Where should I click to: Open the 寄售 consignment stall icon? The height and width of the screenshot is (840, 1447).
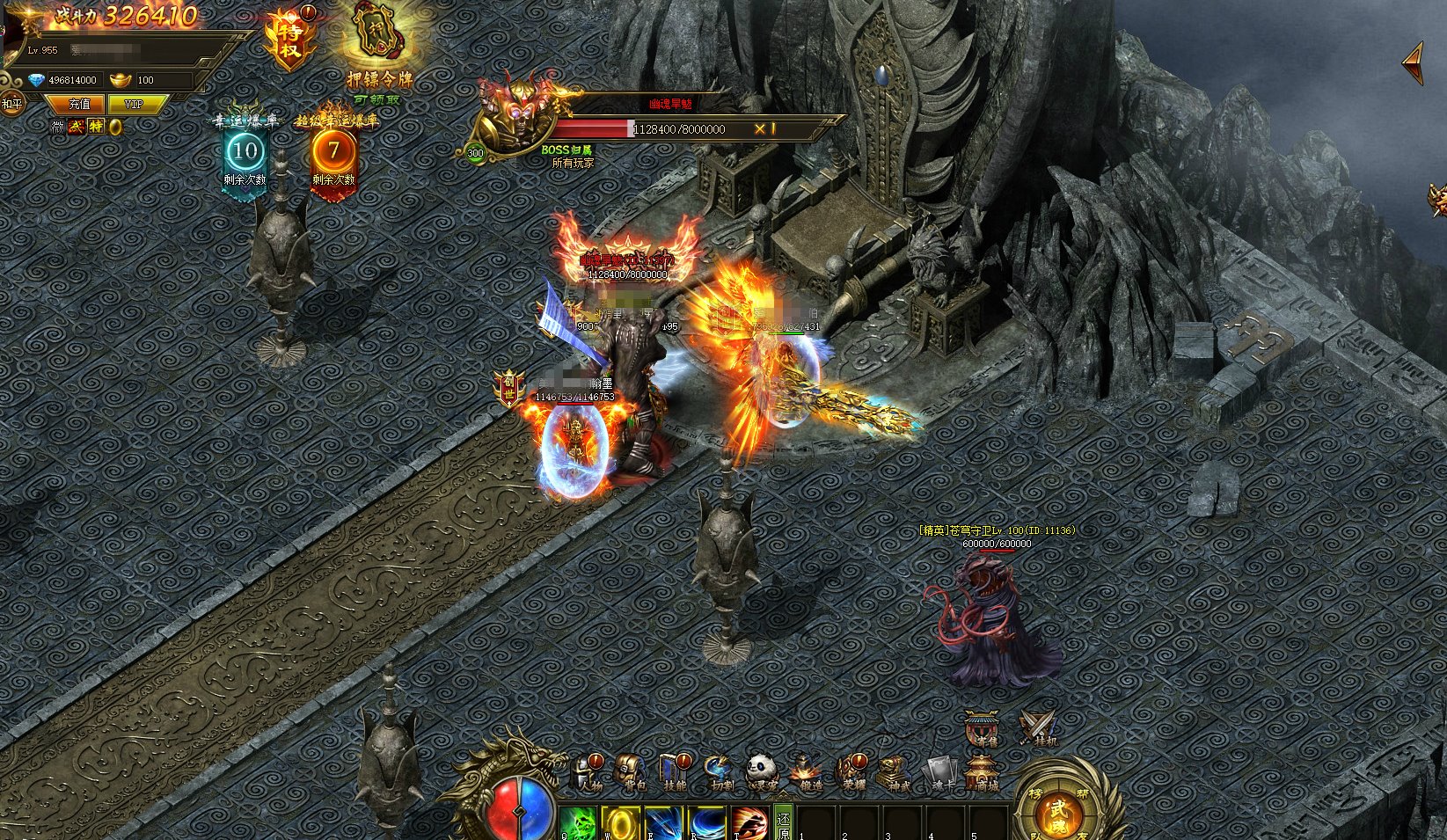982,727
